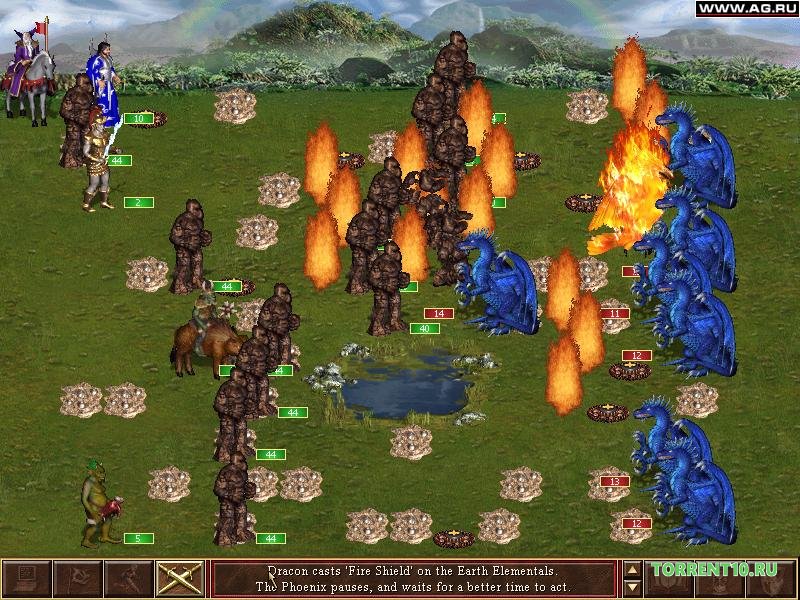Click the combat log message panel
800x600 pixels.
[414, 579]
